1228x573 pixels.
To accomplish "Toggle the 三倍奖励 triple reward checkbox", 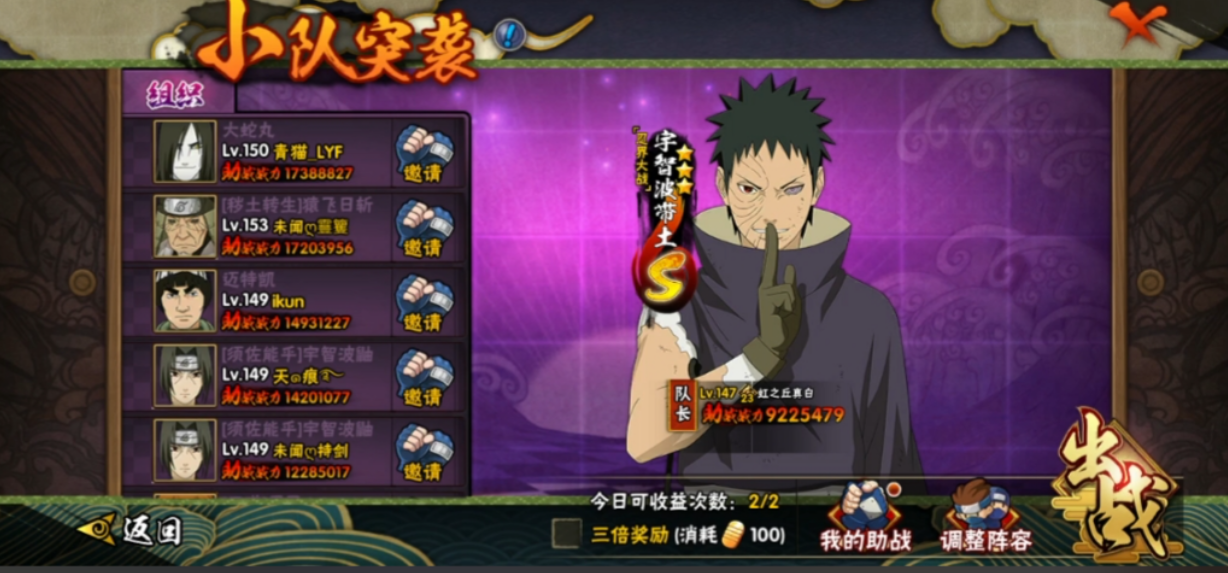I will pos(566,534).
